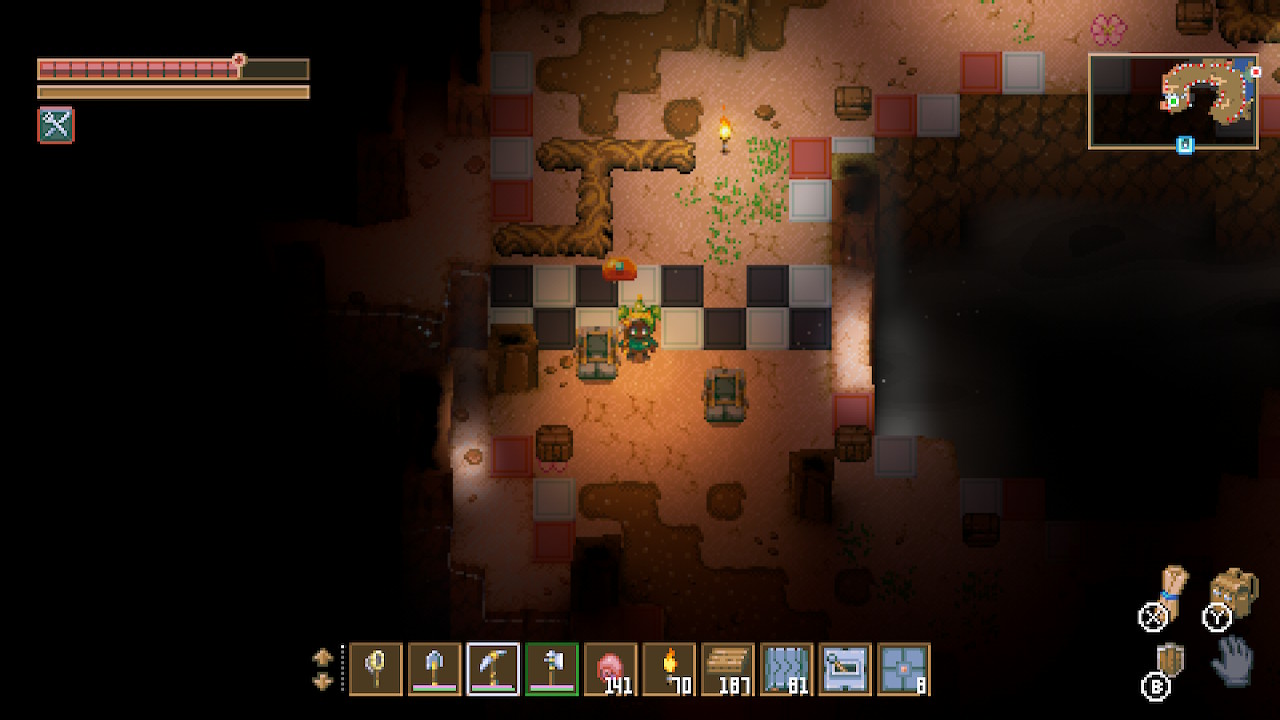Click the grey interact hand icon
The height and width of the screenshot is (720, 1280).
[1232, 659]
